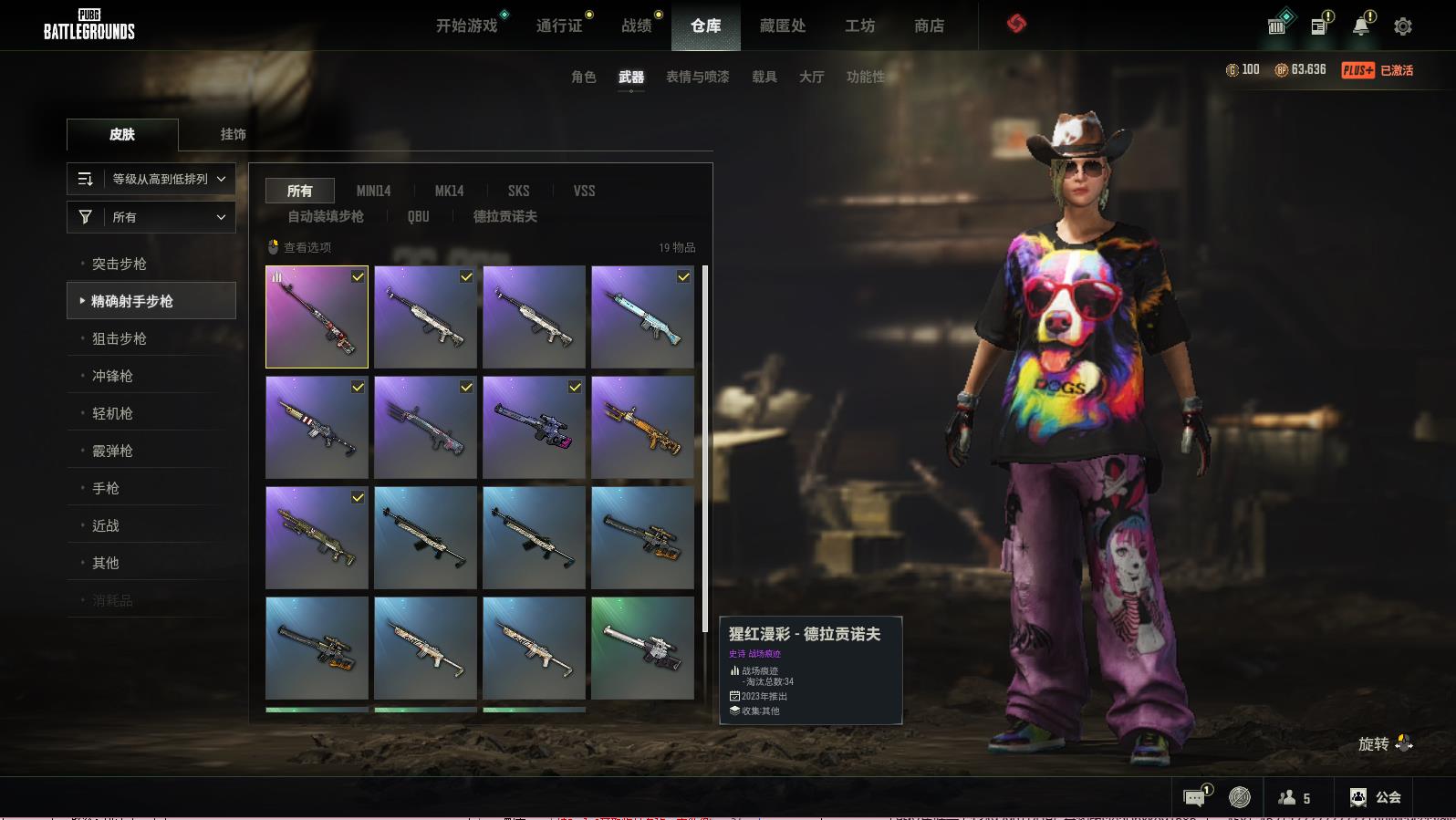Open the 所有 filter dropdown

[x=151, y=217]
